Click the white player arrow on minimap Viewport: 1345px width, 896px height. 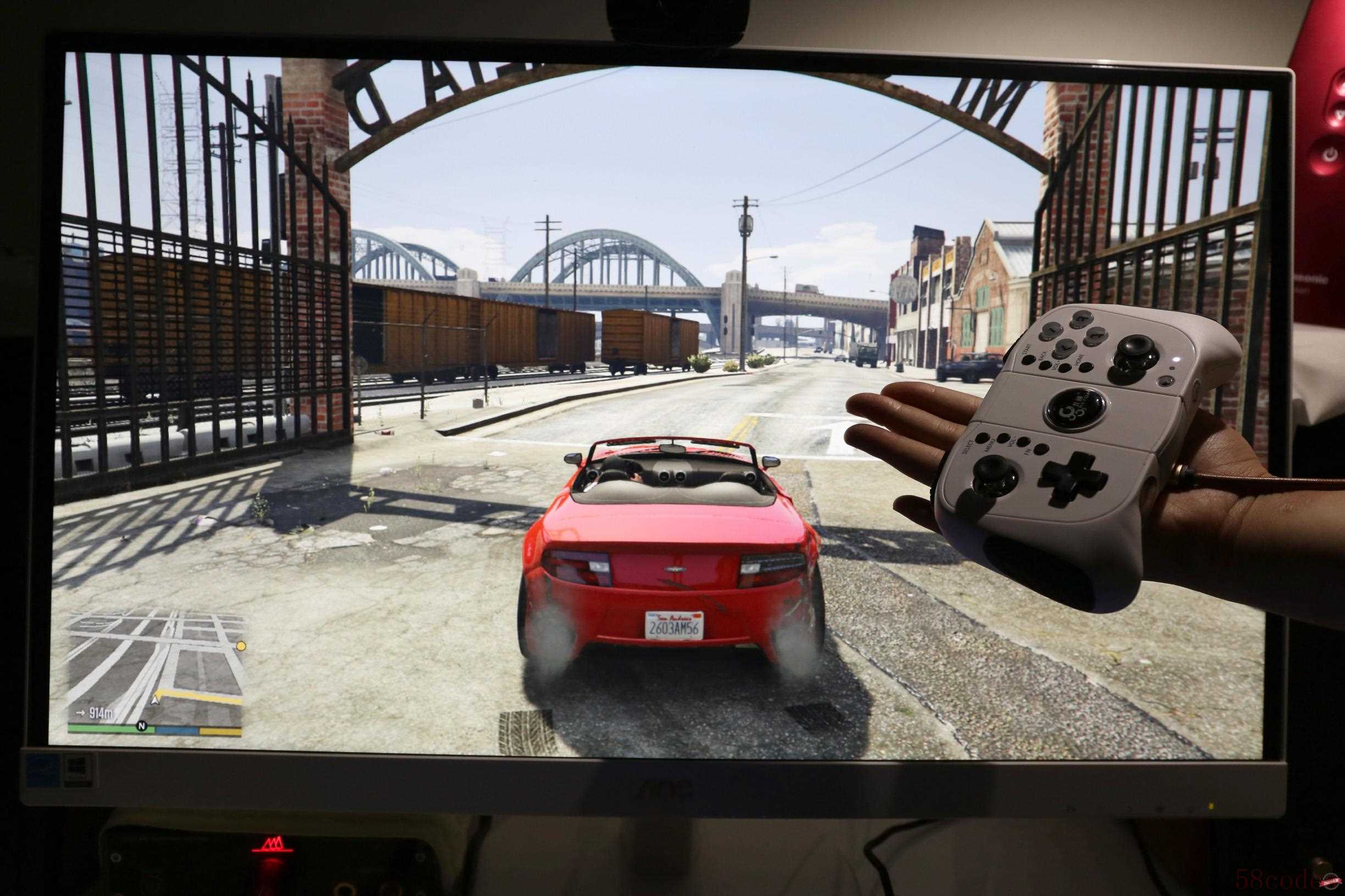[x=154, y=698]
